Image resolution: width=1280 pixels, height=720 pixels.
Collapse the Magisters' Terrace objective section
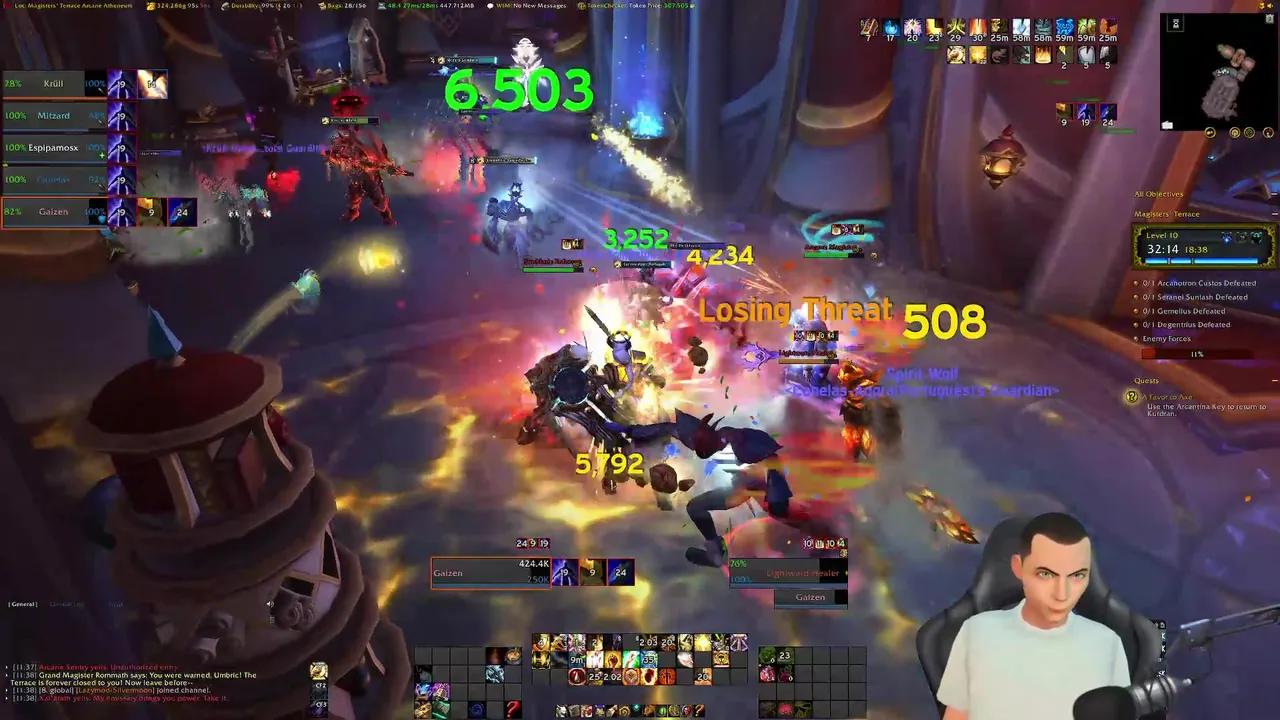pyautogui.click(x=1274, y=212)
